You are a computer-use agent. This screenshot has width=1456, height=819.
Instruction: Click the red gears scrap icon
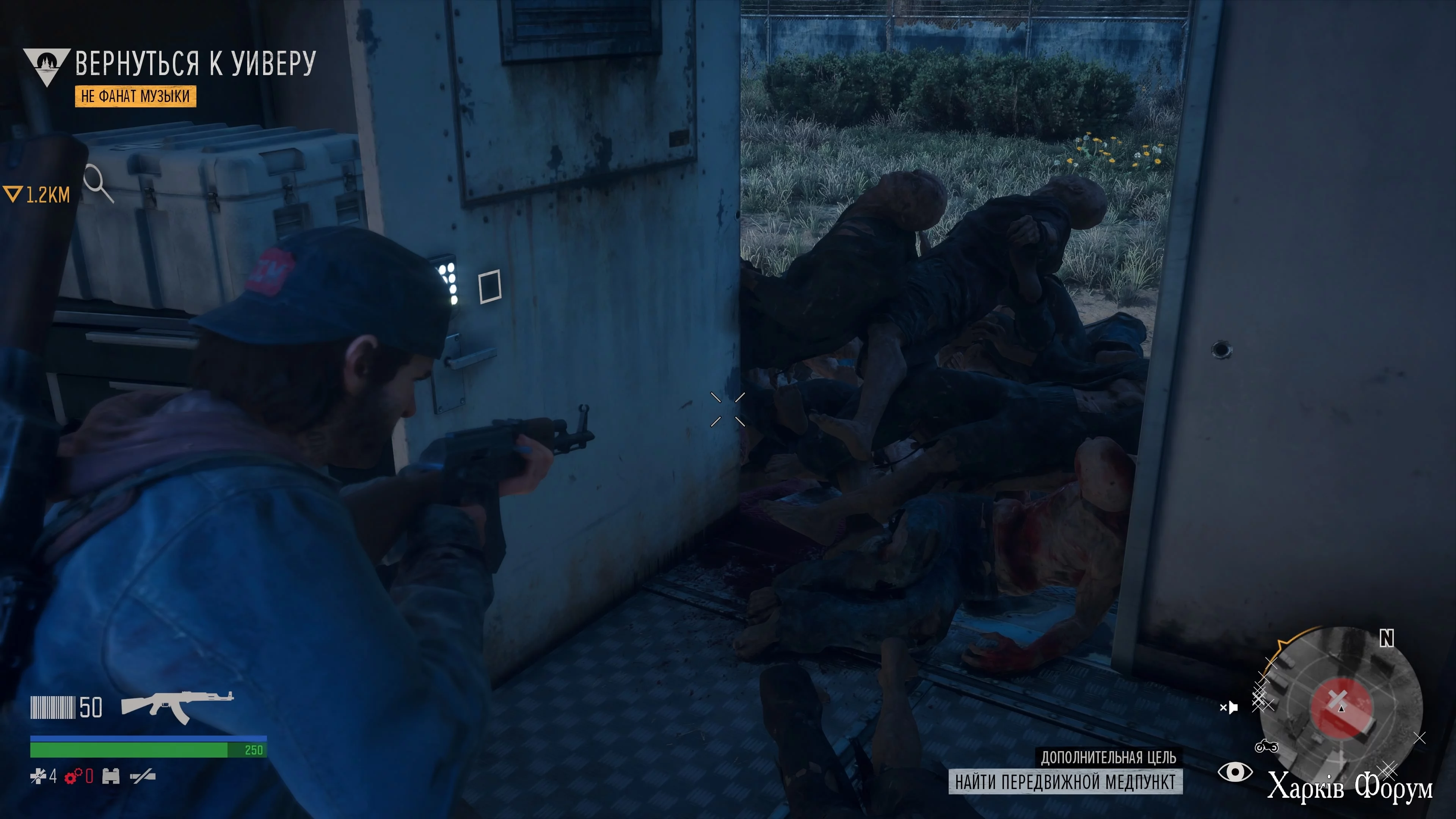pyautogui.click(x=74, y=777)
